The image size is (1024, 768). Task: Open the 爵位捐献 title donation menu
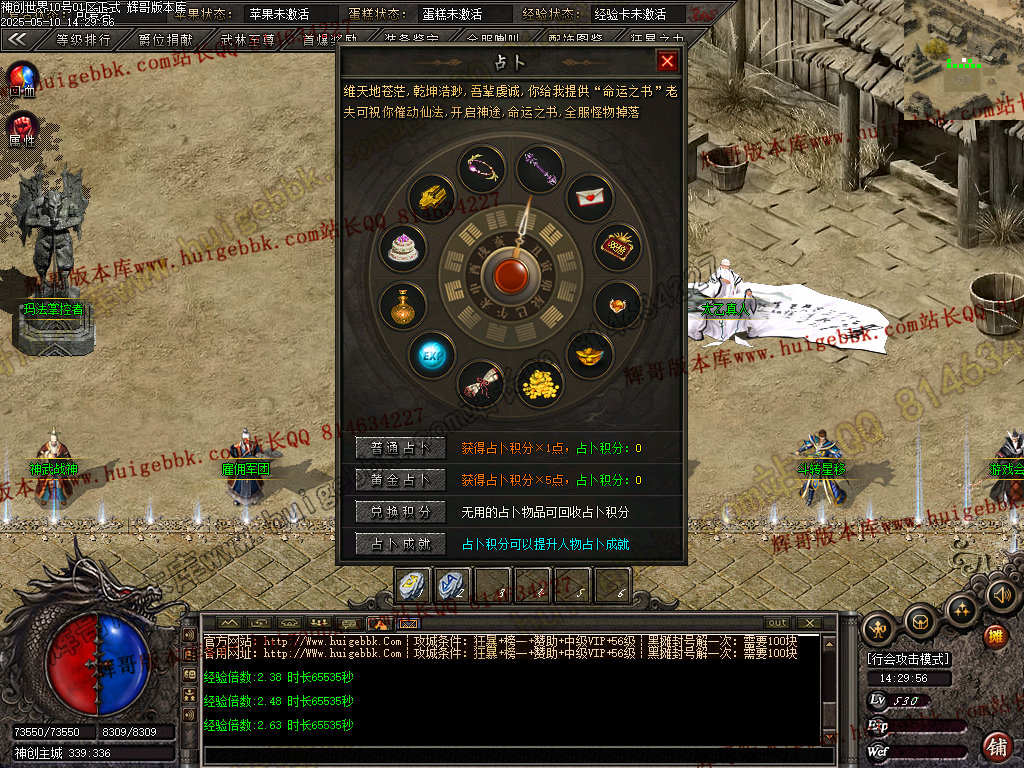pyautogui.click(x=166, y=40)
